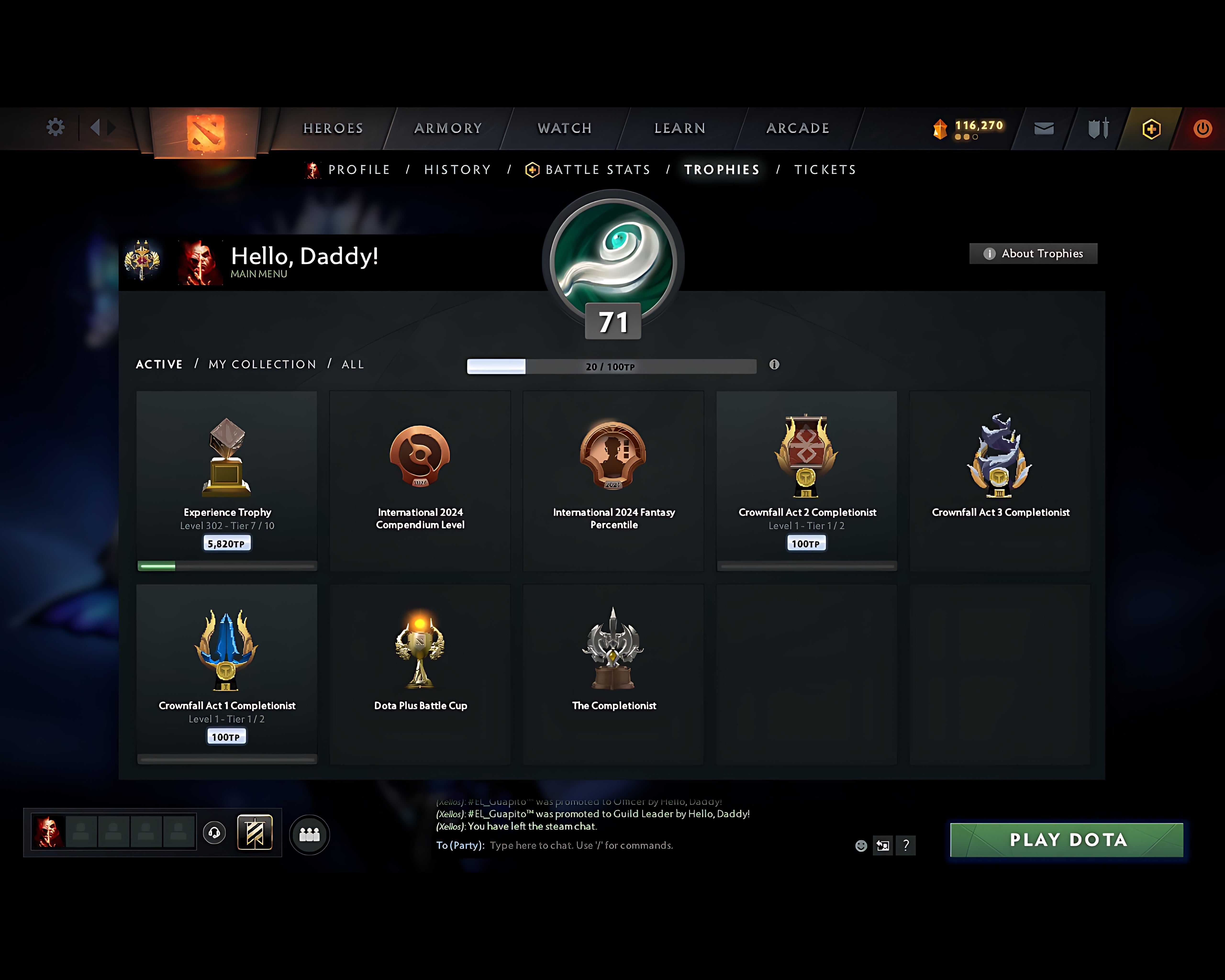Screen dimensions: 1225x980
Task: Open About Trophies
Action: tap(1033, 253)
